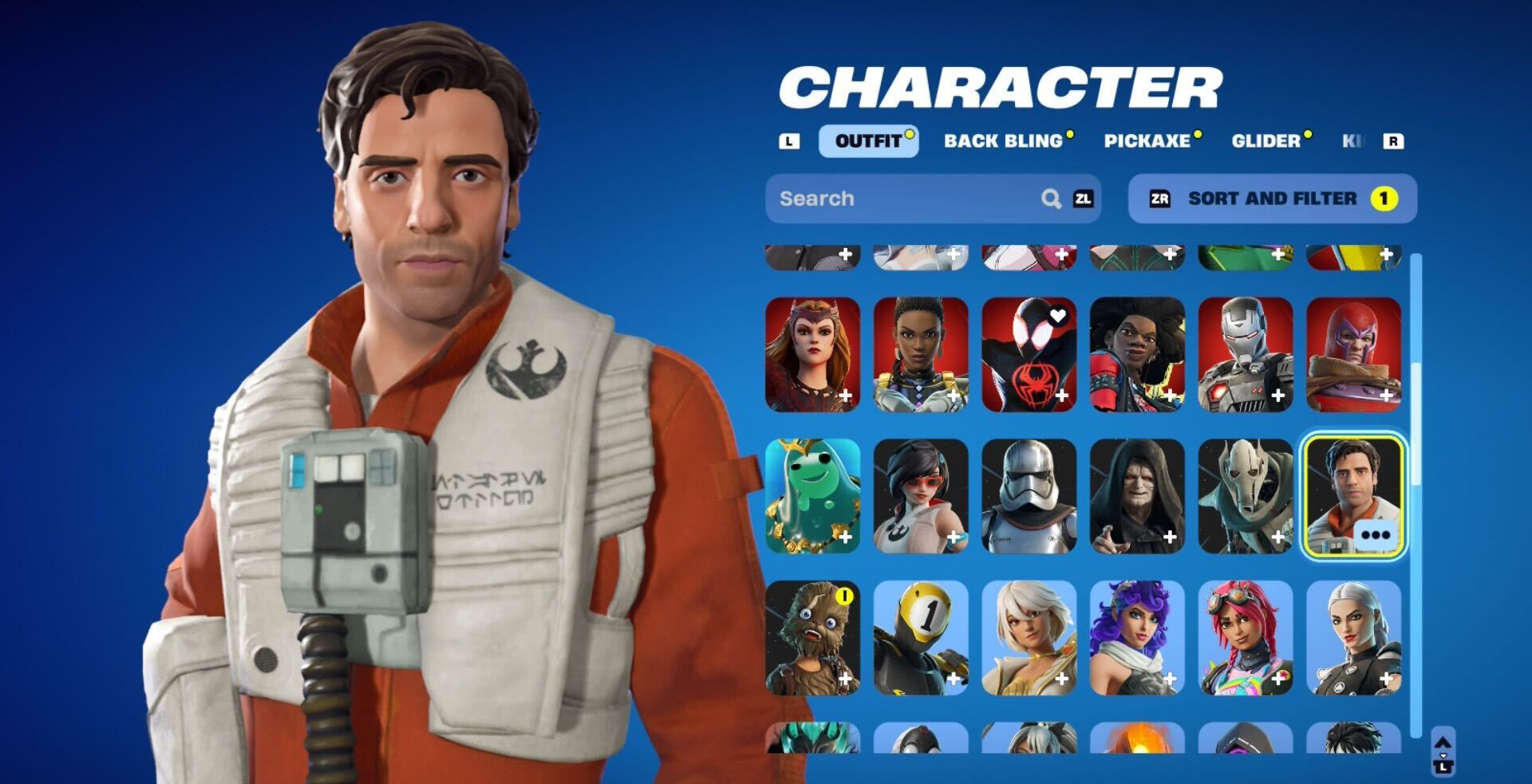Switch to the Back Bling tab
Screen dimensions: 1532x784
coord(1005,141)
